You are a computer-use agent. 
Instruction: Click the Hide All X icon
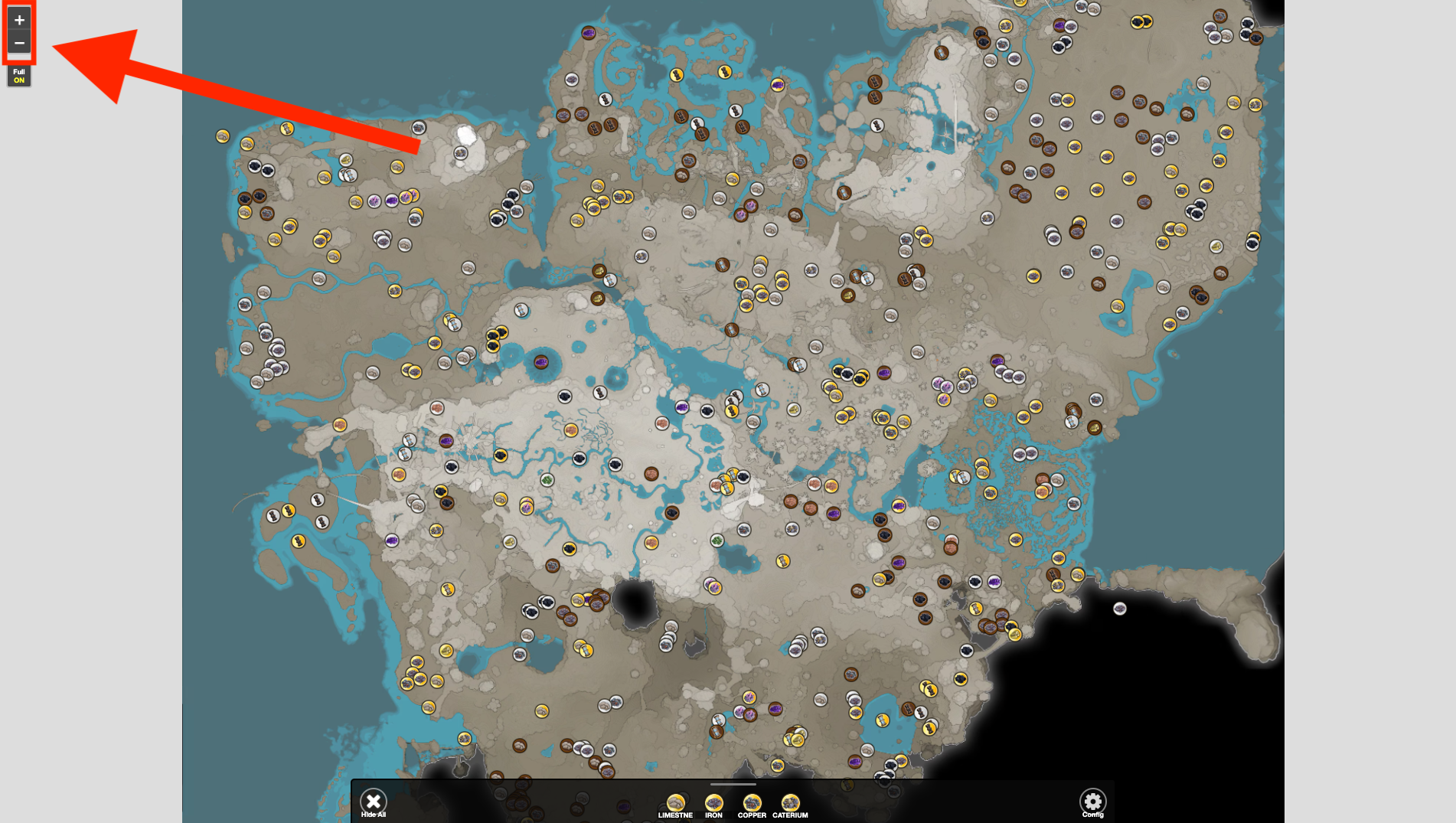click(374, 800)
